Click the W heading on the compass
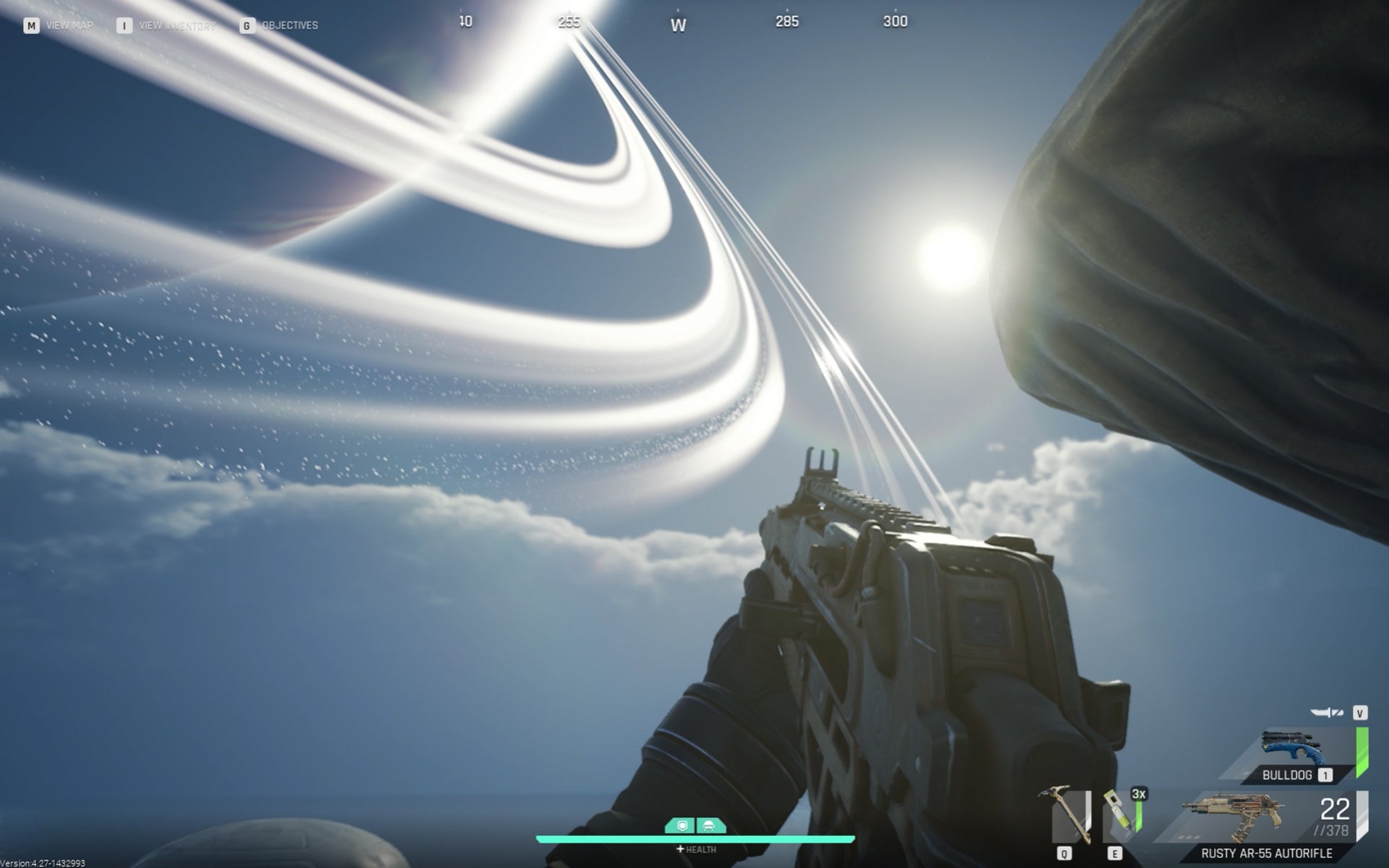1389x868 pixels. [679, 24]
